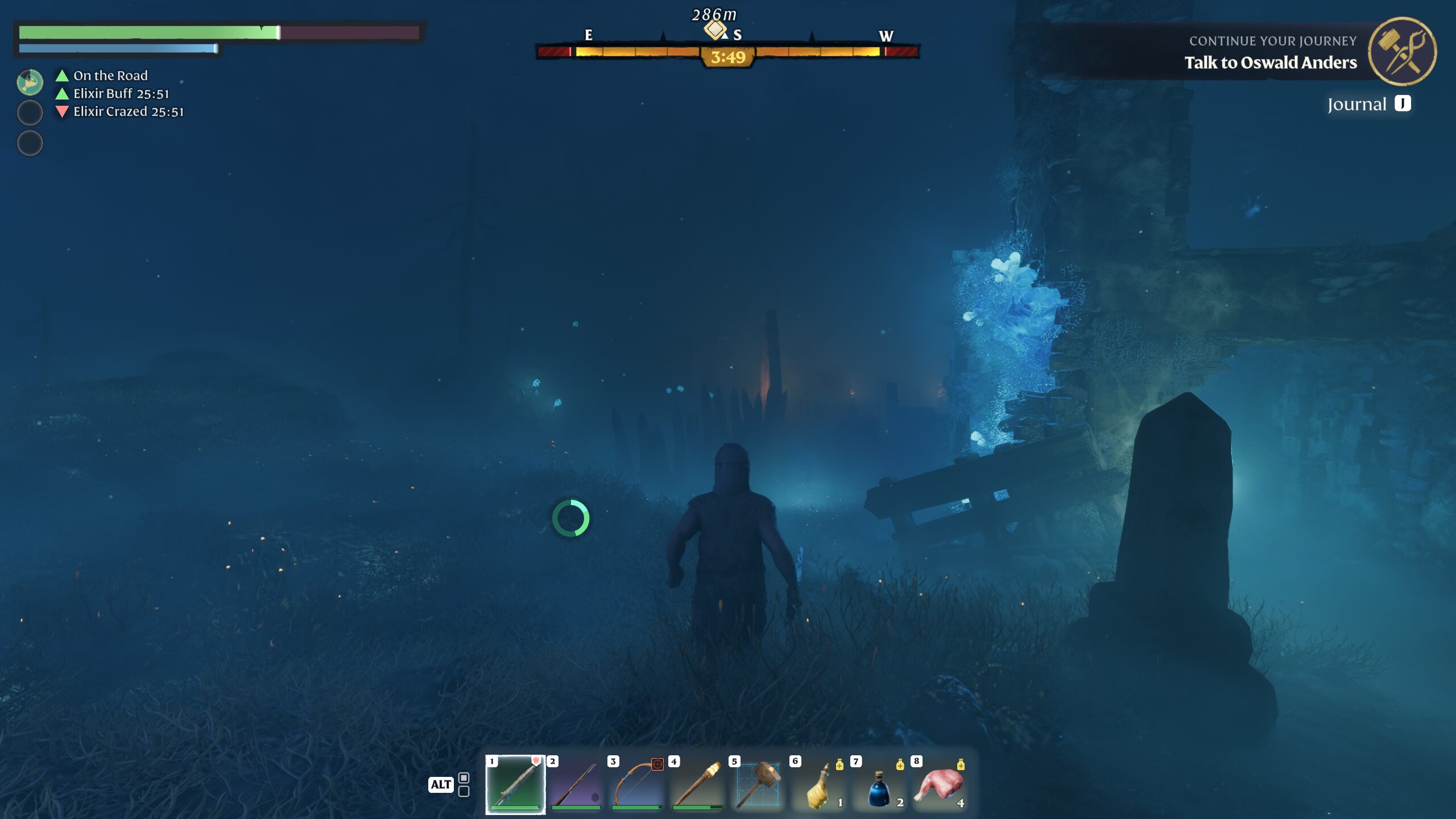Click the quest marker on the compass

tap(715, 28)
